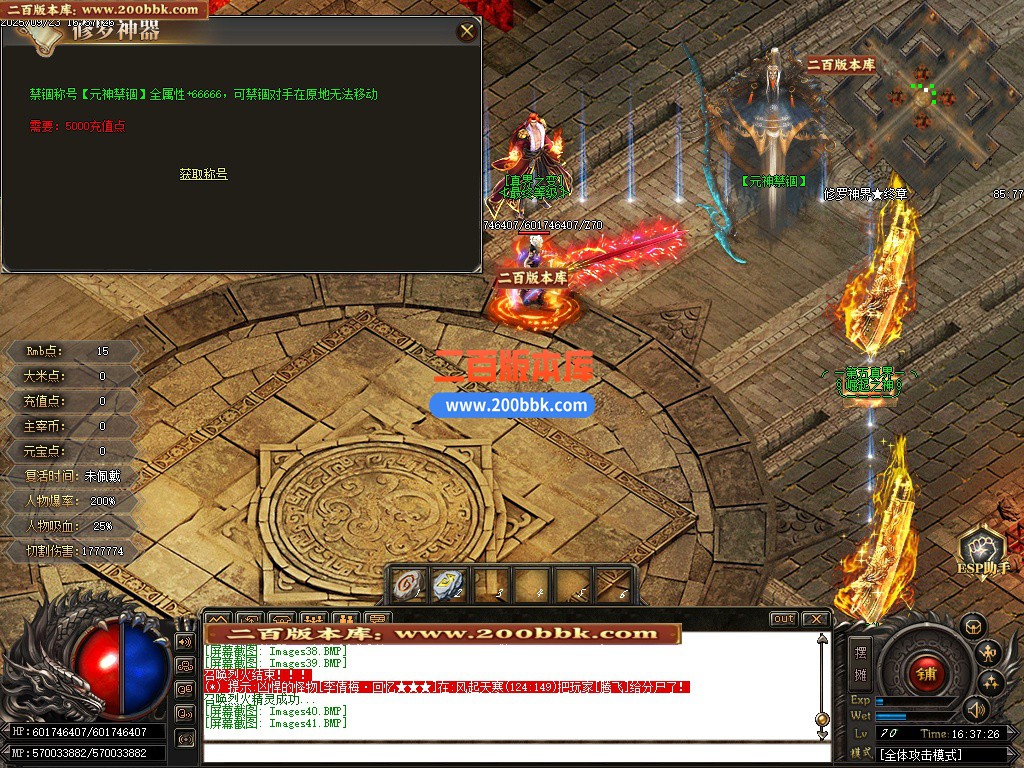1024x768 pixels.
Task: Close the 修罗神器 dialog window
Action: coord(467,31)
